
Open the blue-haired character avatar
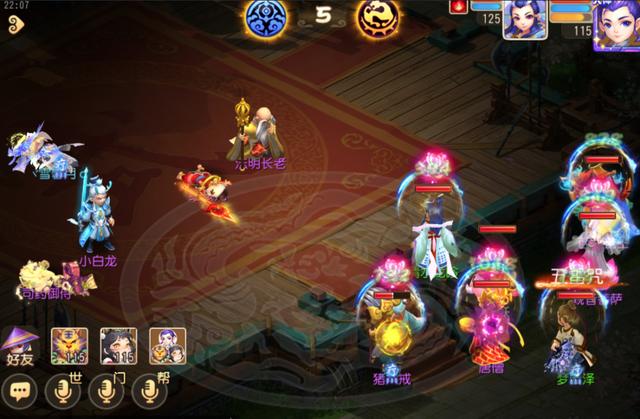click(x=523, y=20)
